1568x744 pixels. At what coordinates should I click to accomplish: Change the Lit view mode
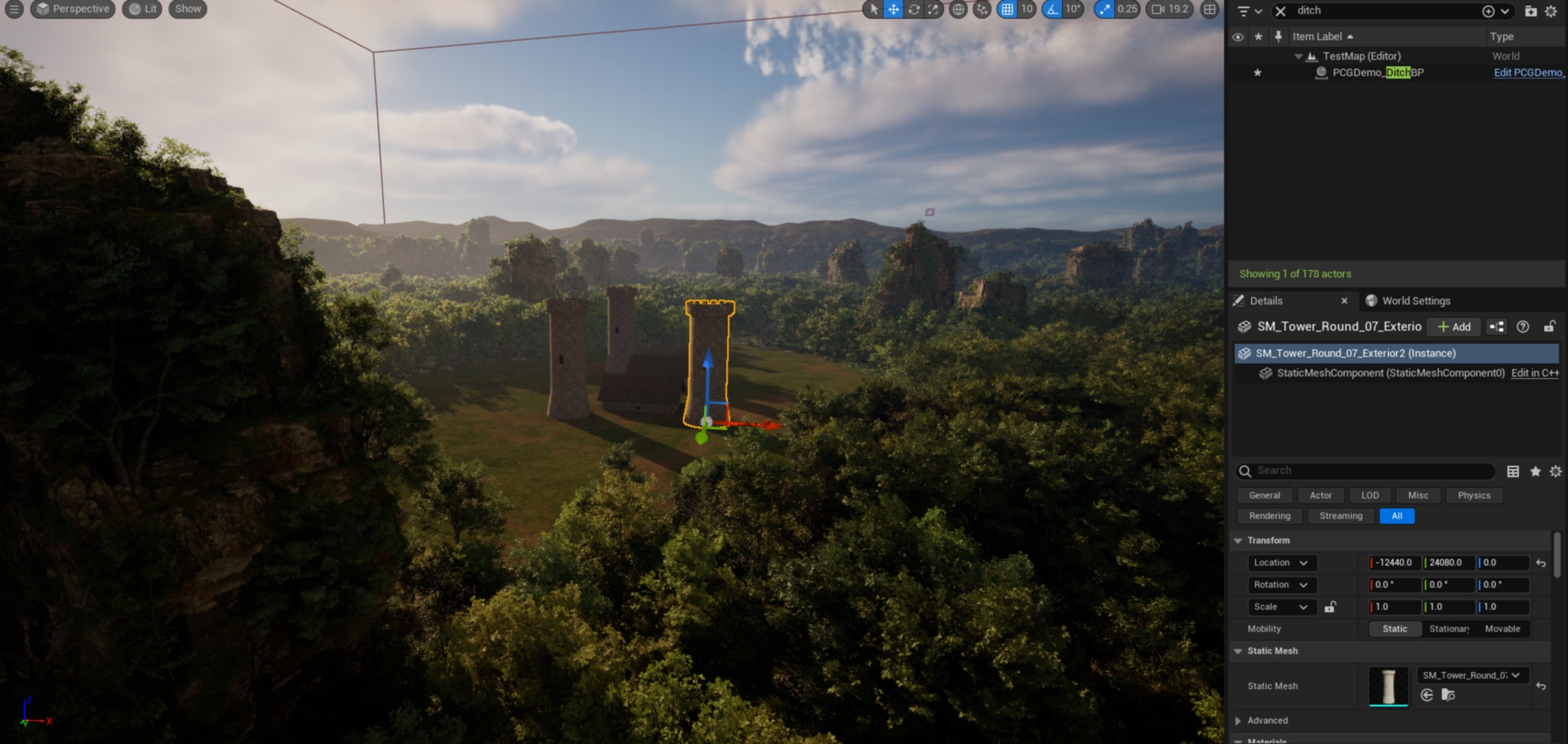coord(143,10)
